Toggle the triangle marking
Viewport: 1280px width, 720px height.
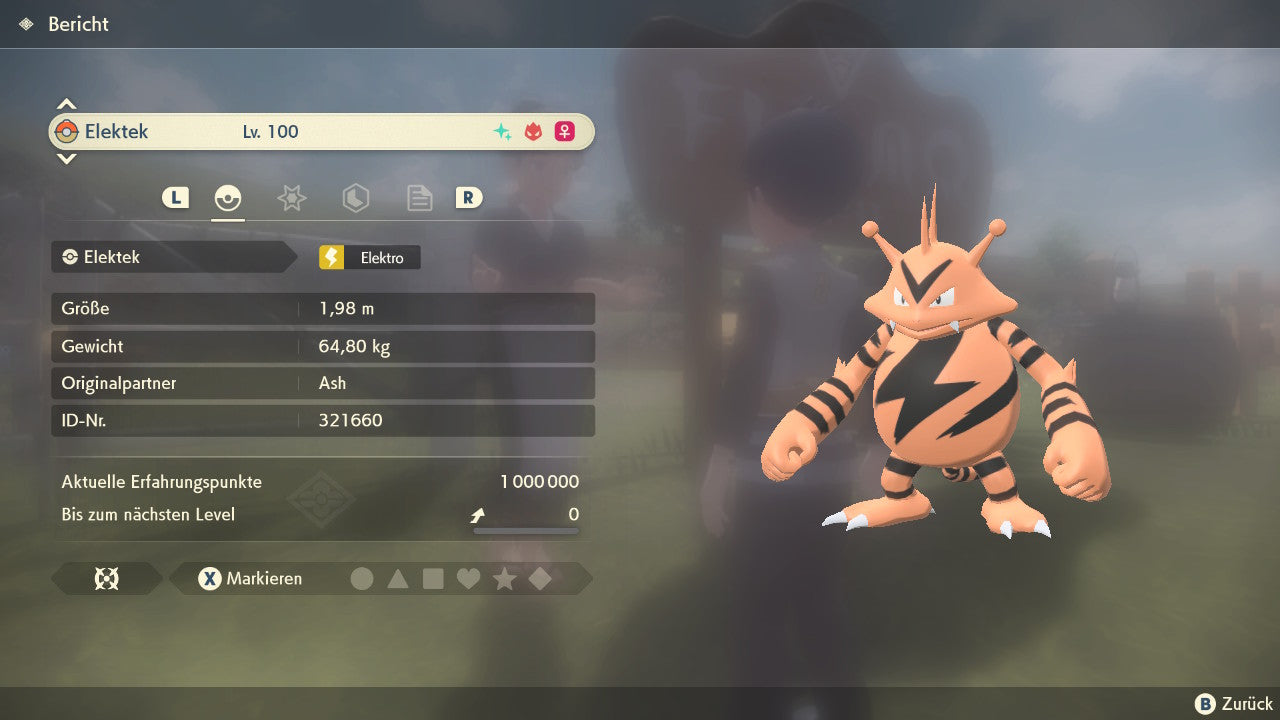coord(398,578)
